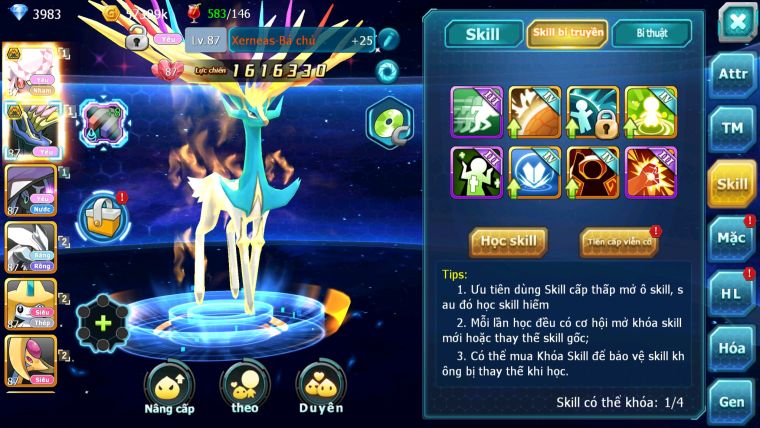
Task: Click the Học skill button
Action: pyautogui.click(x=509, y=241)
